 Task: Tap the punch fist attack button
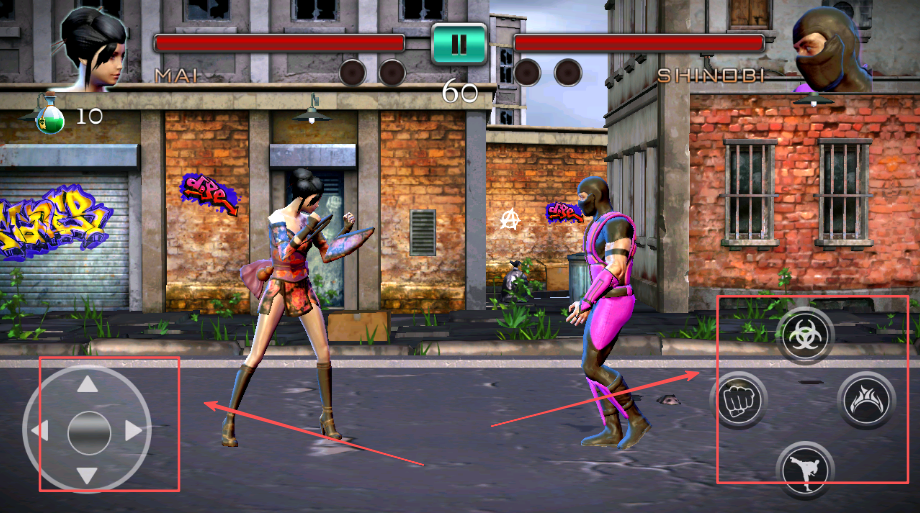coord(738,399)
